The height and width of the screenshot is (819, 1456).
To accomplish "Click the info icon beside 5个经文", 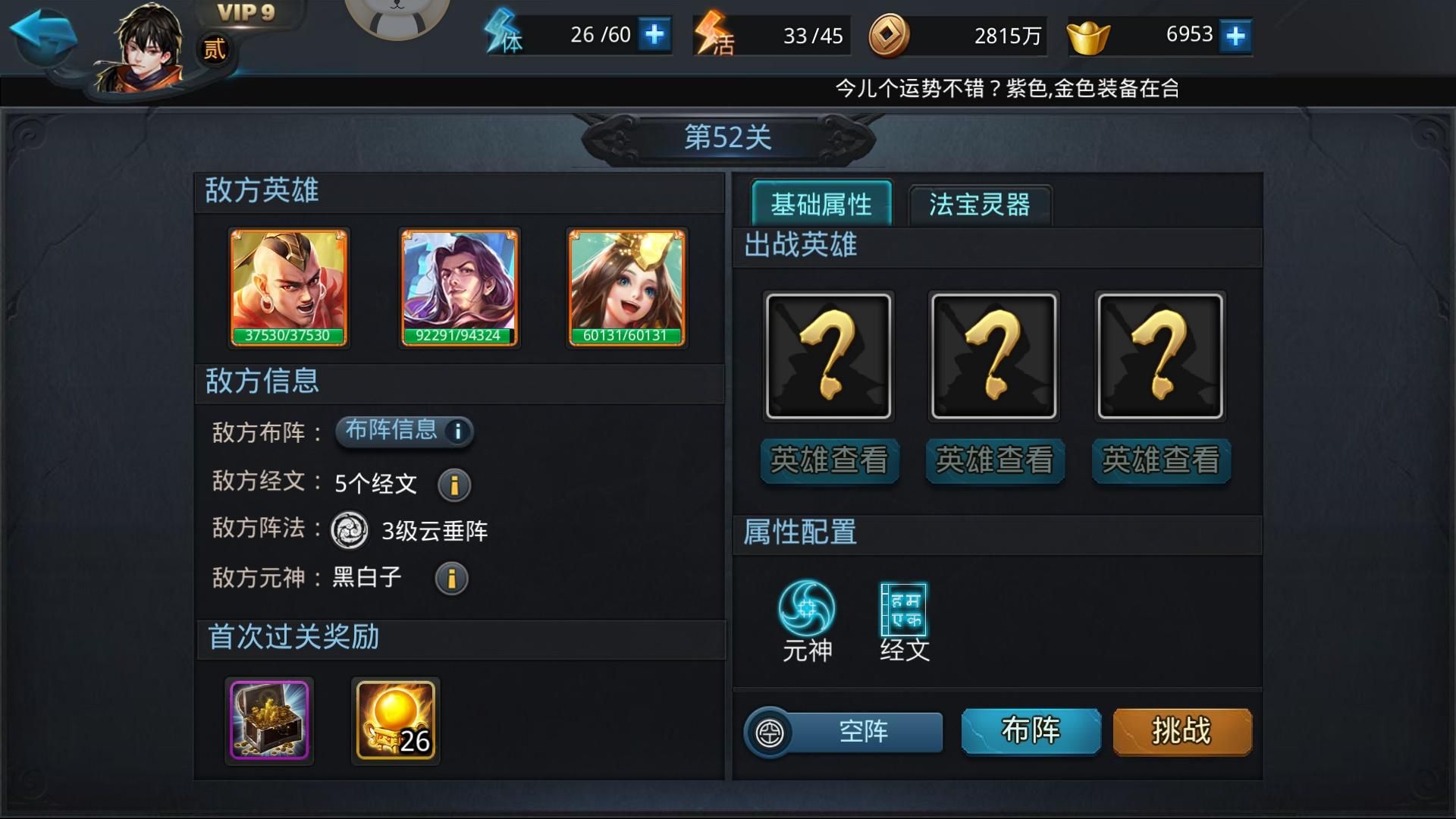I will (453, 484).
